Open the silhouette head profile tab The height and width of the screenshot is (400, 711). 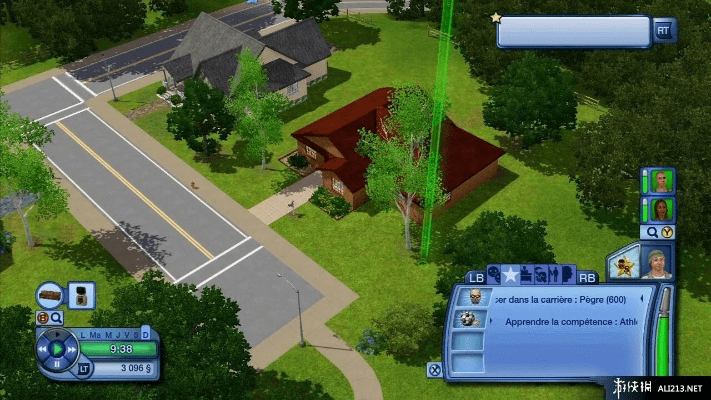566,275
